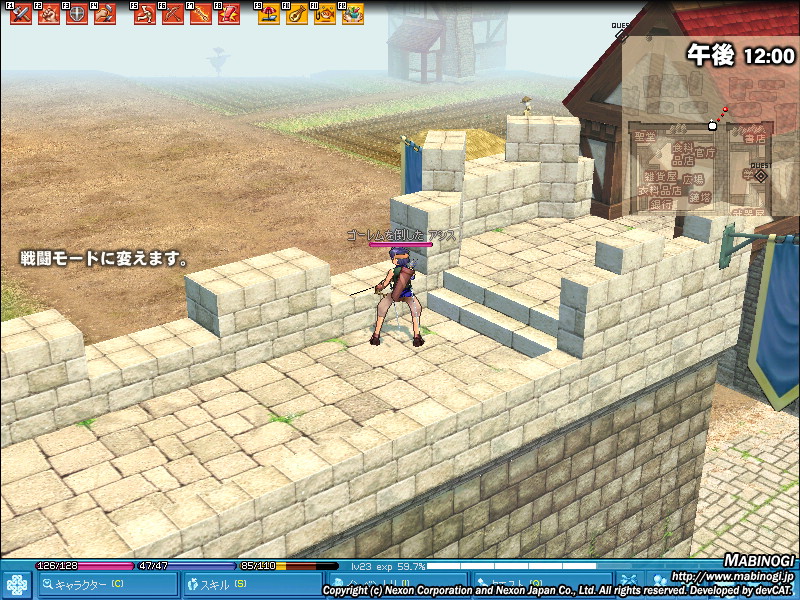Activate the crossed swords skill in F1
Screen dimensions: 800x600
pos(20,14)
